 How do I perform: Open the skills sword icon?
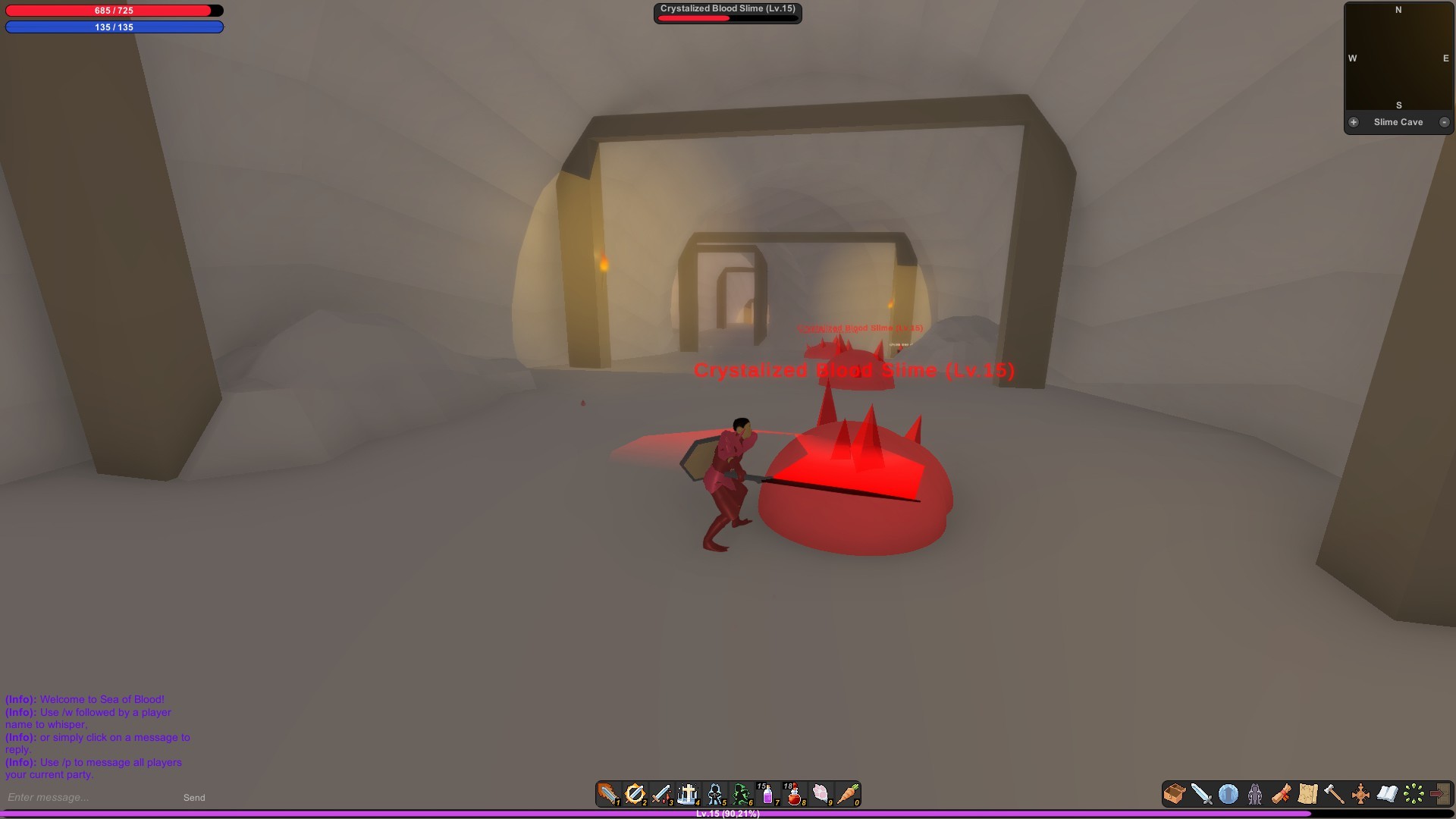(x=1200, y=794)
